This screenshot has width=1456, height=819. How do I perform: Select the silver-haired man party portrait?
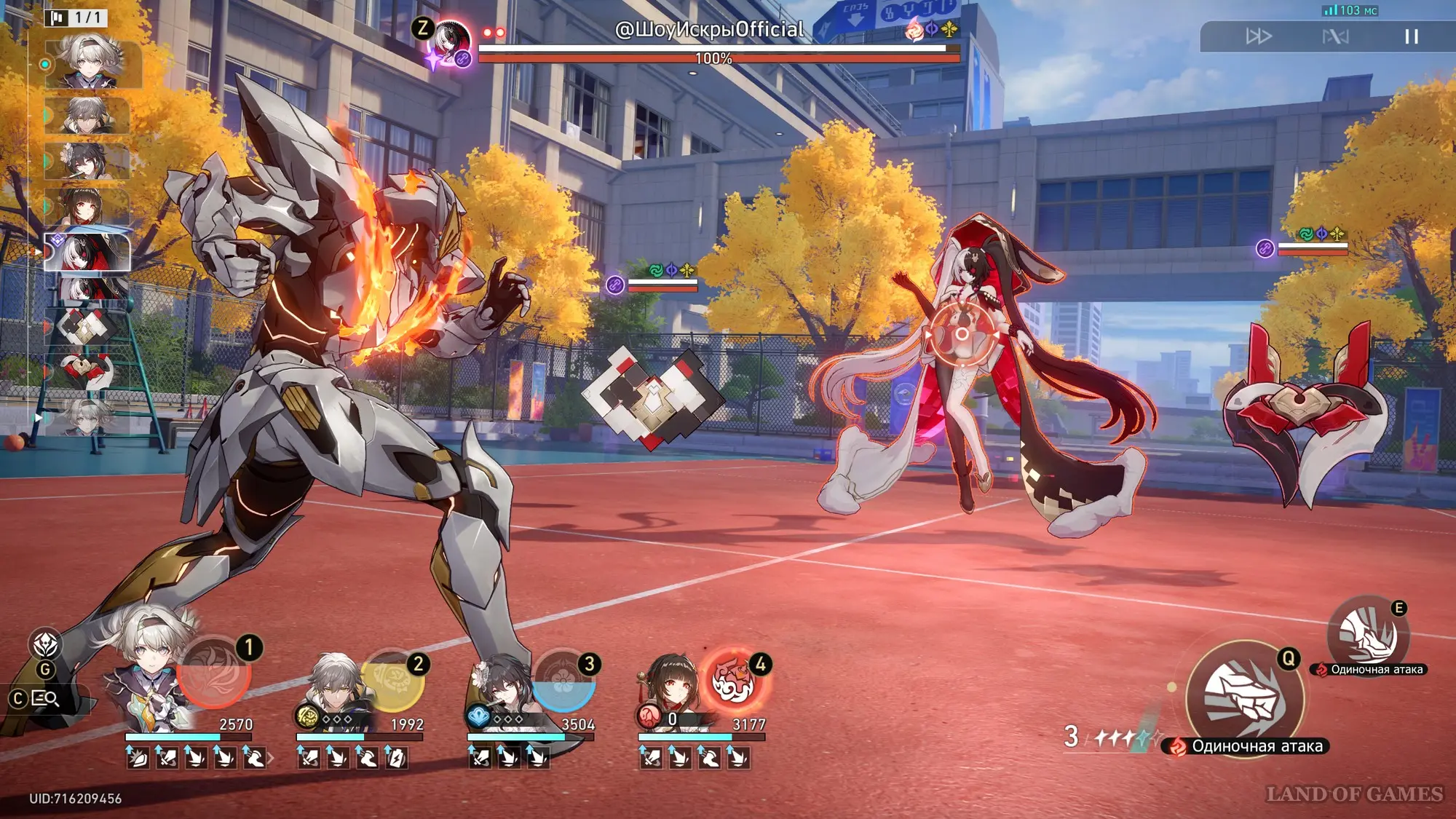tap(335, 688)
